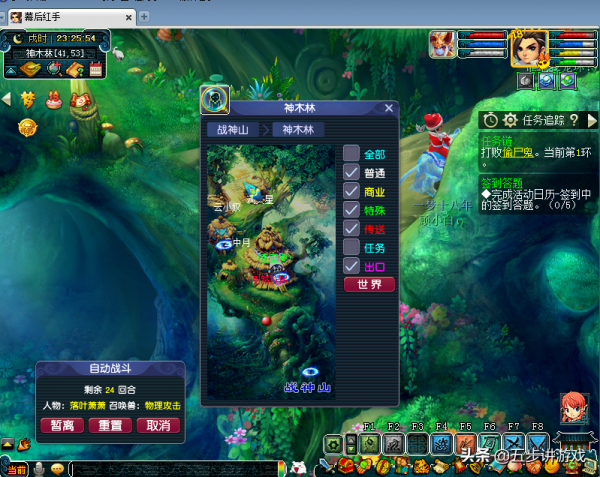Click the 战神山 exit portal on the map
Screen dimensions: 600x477
point(310,372)
